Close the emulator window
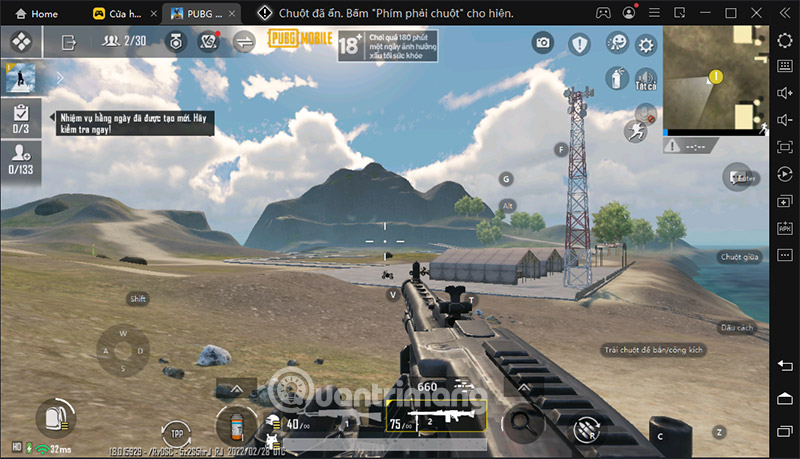This screenshot has height=459, width=800. (x=757, y=13)
